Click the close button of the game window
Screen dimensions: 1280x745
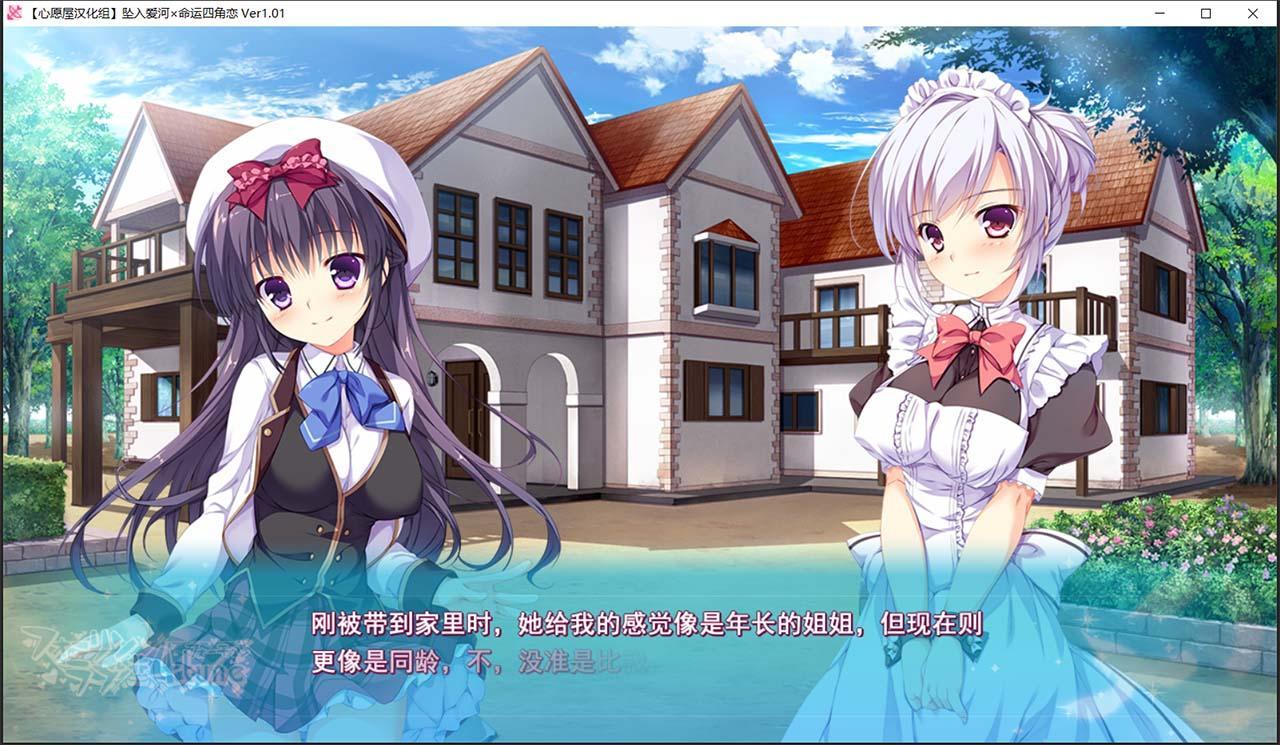pyautogui.click(x=1253, y=13)
